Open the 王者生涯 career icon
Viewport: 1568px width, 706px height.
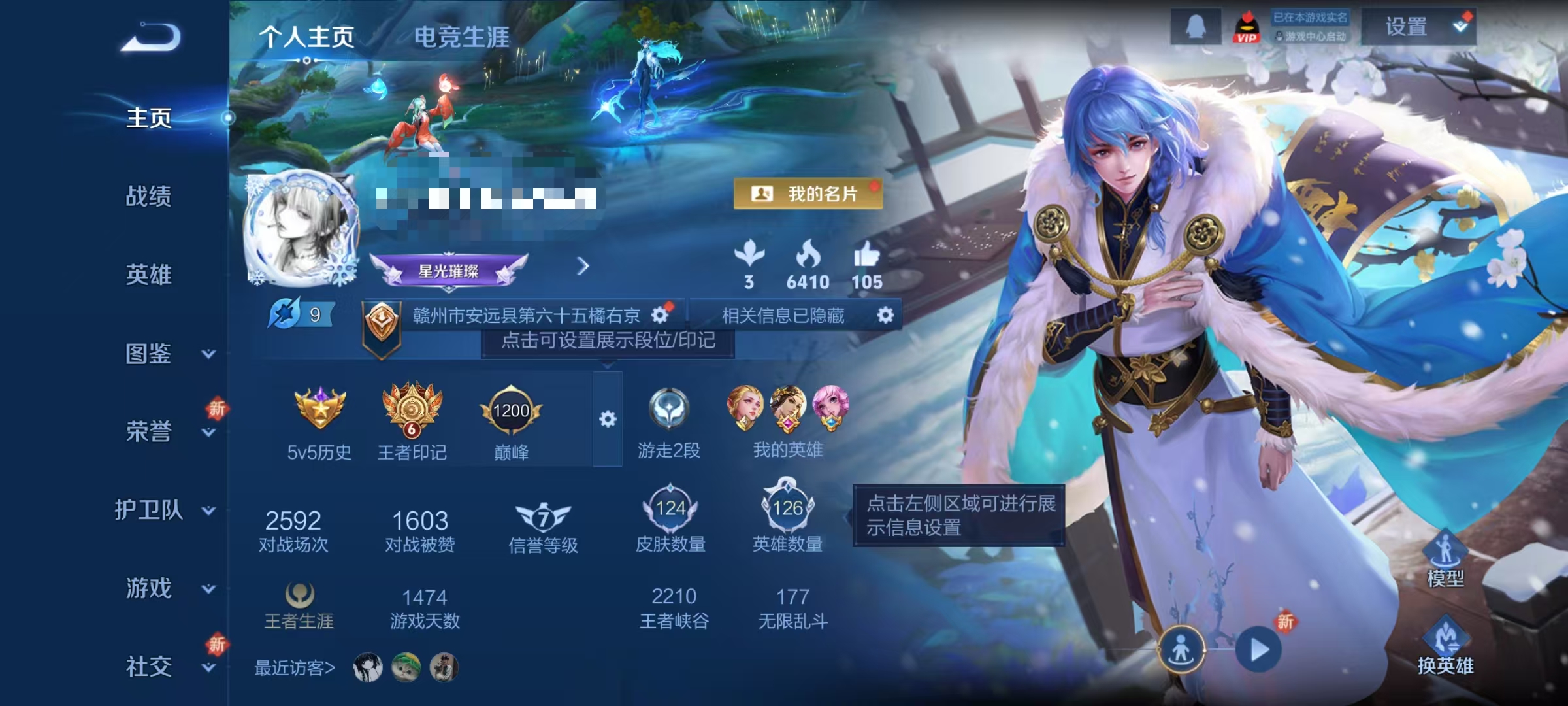[x=301, y=595]
